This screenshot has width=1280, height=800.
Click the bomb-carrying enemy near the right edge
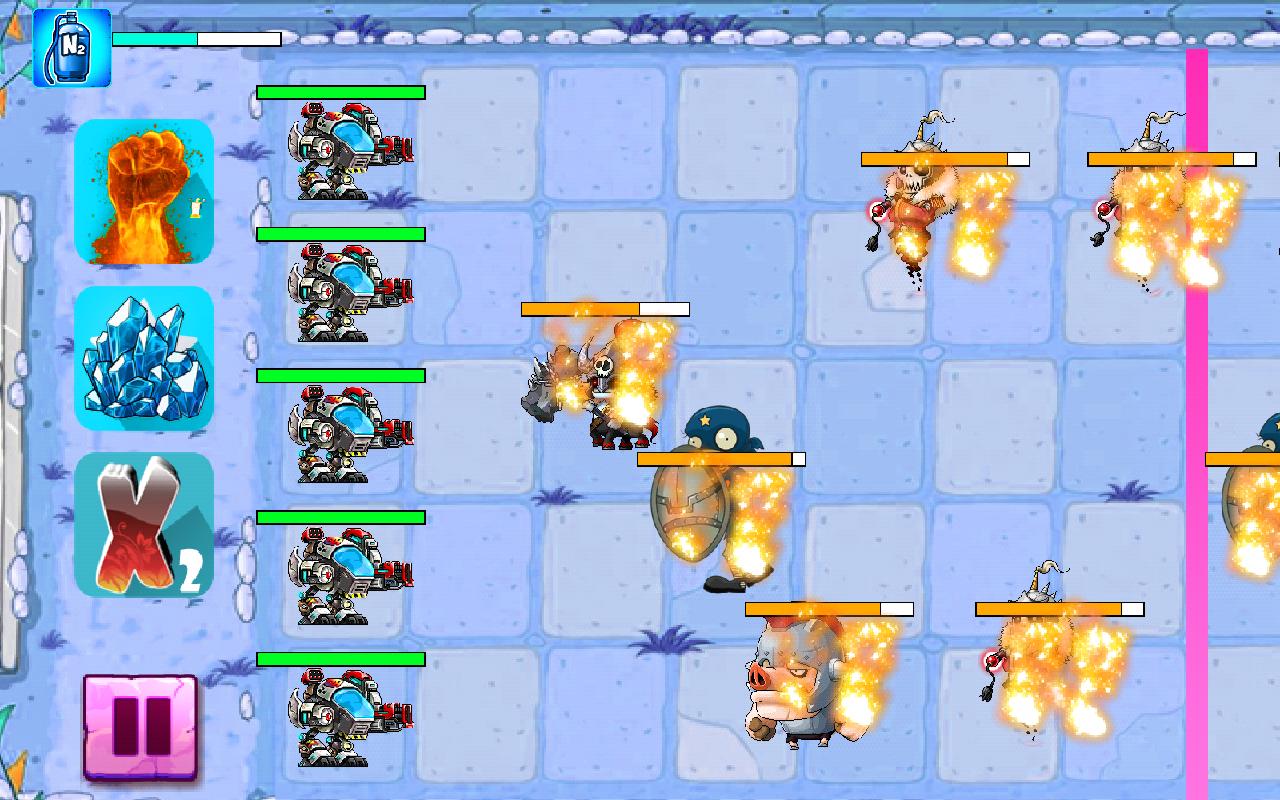coord(1150,210)
